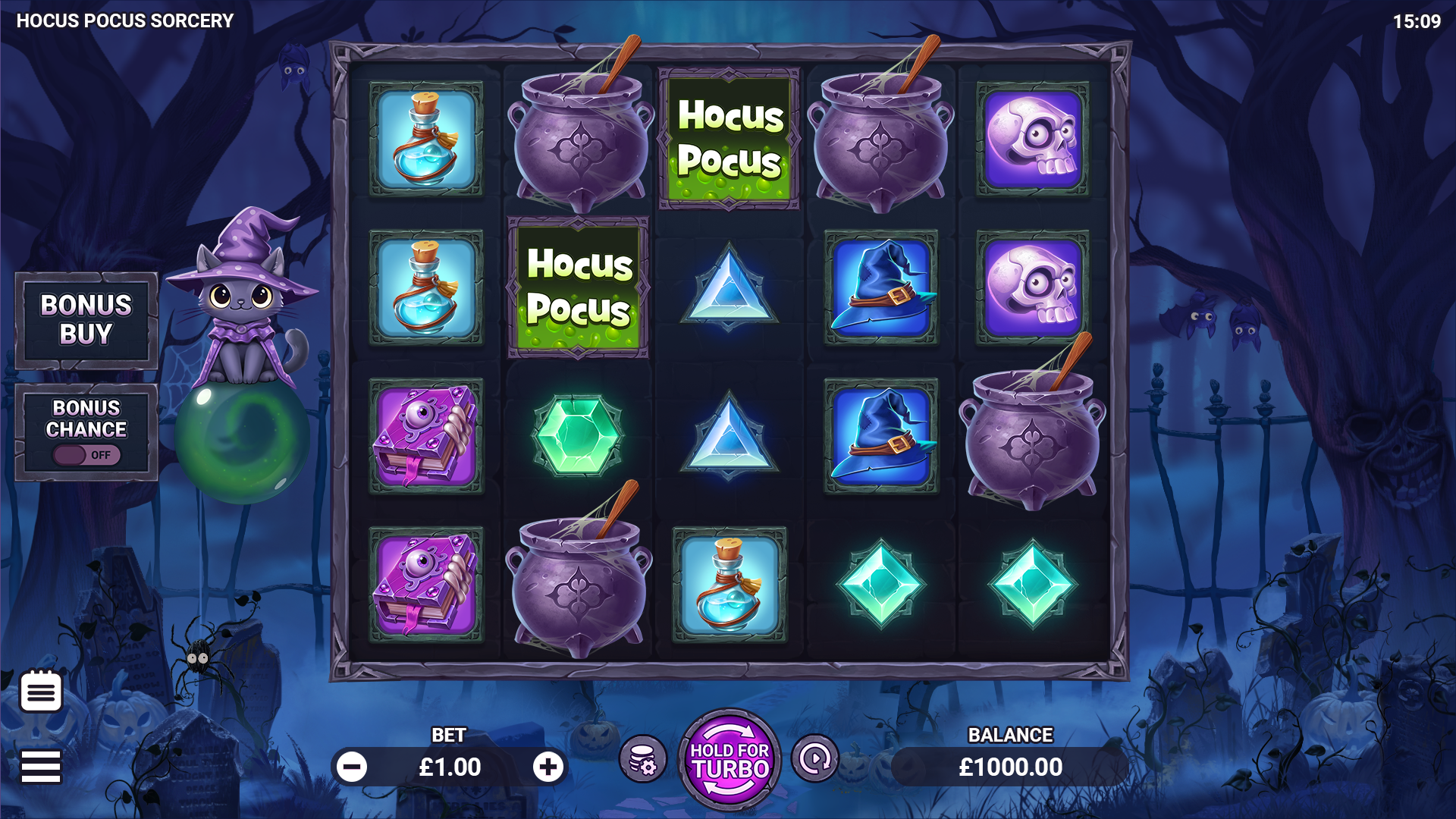Toggle the Bonus Chance switch
This screenshot has width=1456, height=819.
pos(86,455)
